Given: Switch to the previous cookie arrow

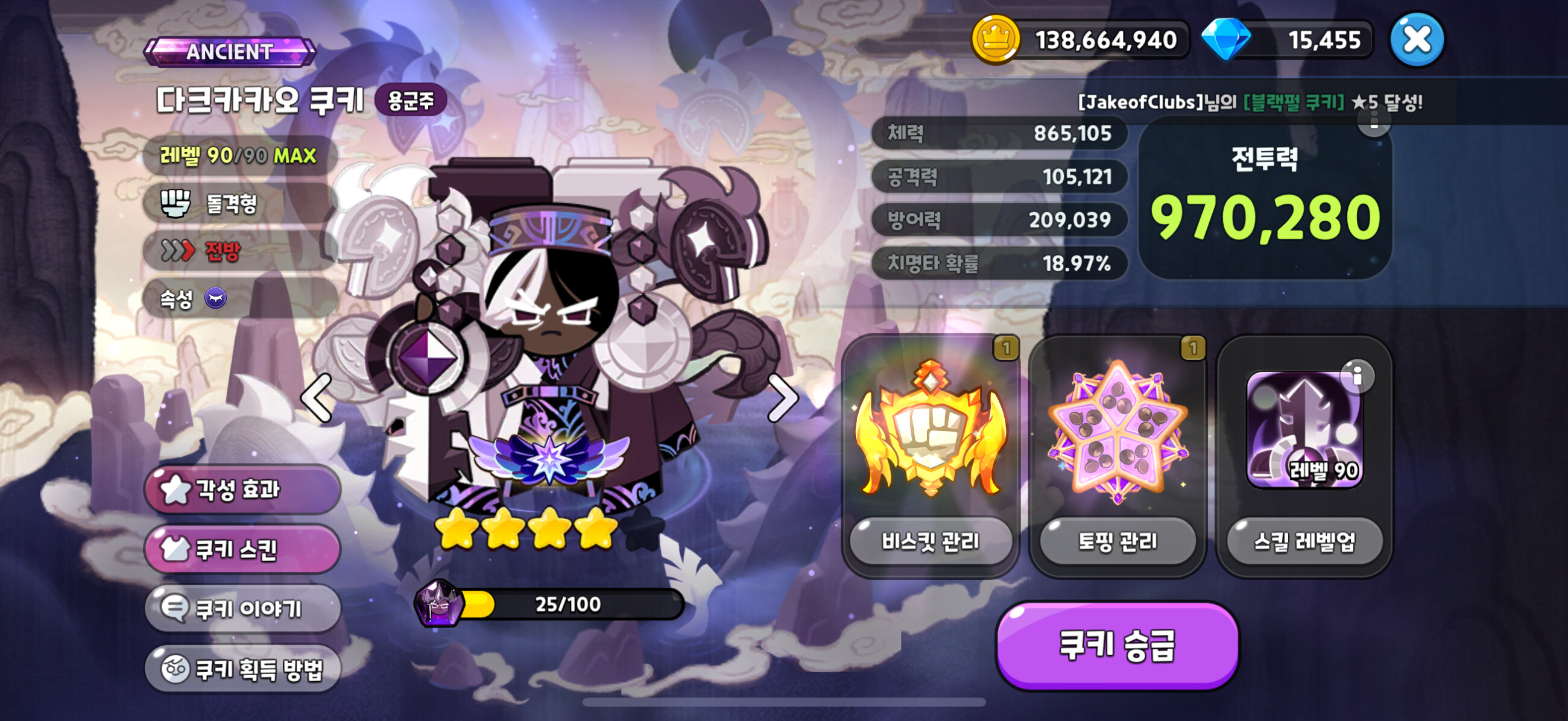Looking at the screenshot, I should coord(317,398).
